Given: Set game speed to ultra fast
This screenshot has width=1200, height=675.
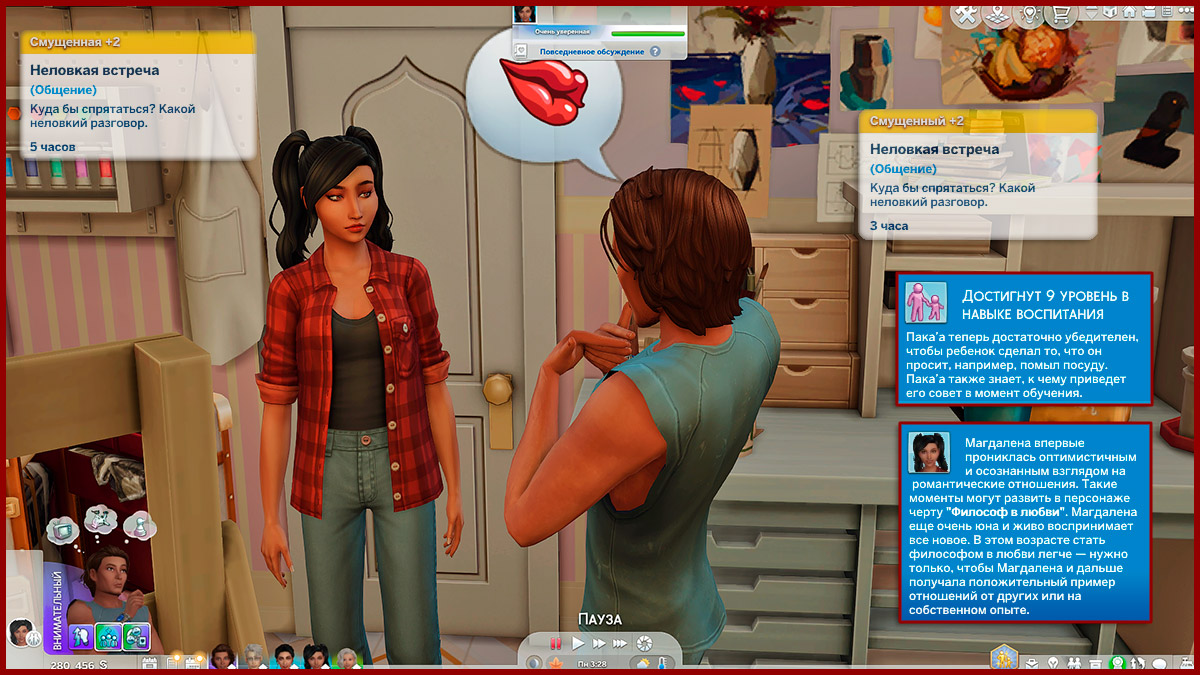Looking at the screenshot, I should pyautogui.click(x=620, y=643).
